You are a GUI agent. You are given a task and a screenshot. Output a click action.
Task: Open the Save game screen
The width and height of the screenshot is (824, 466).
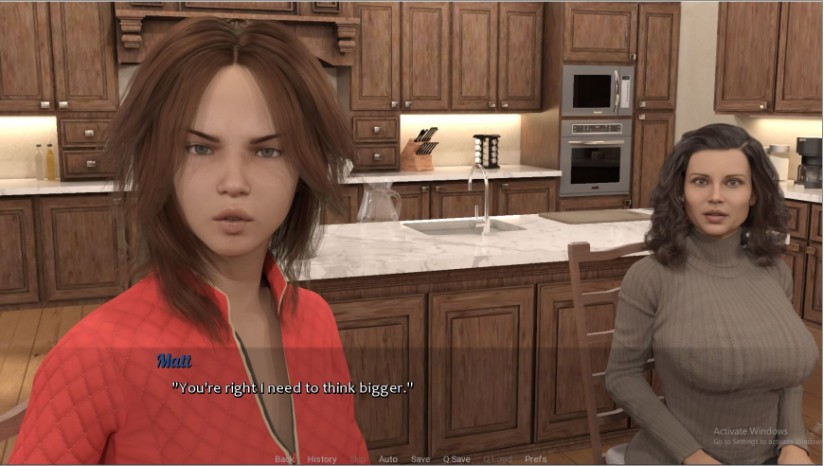[x=420, y=459]
